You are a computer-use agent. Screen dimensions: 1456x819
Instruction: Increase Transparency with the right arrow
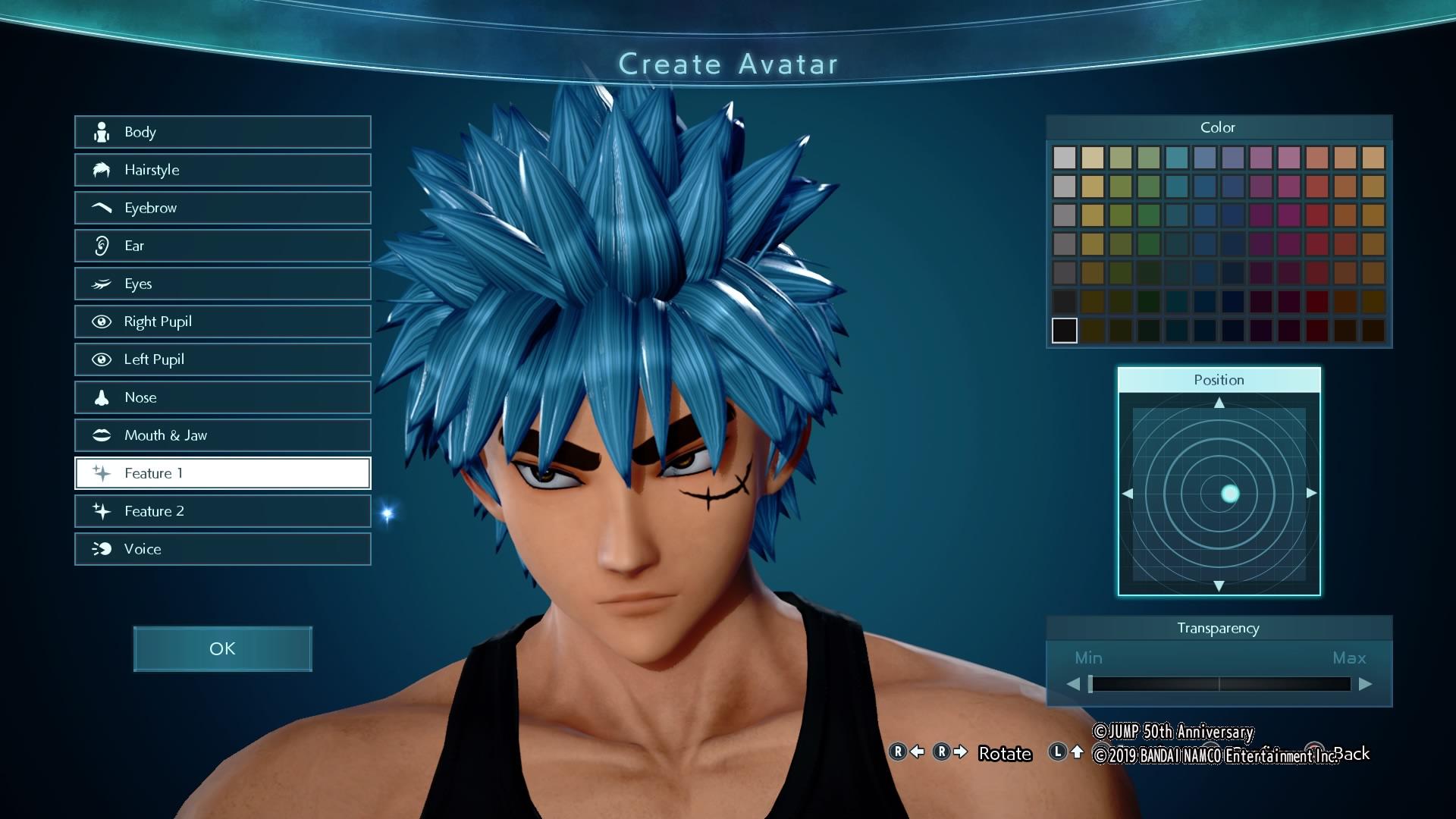coord(1365,684)
